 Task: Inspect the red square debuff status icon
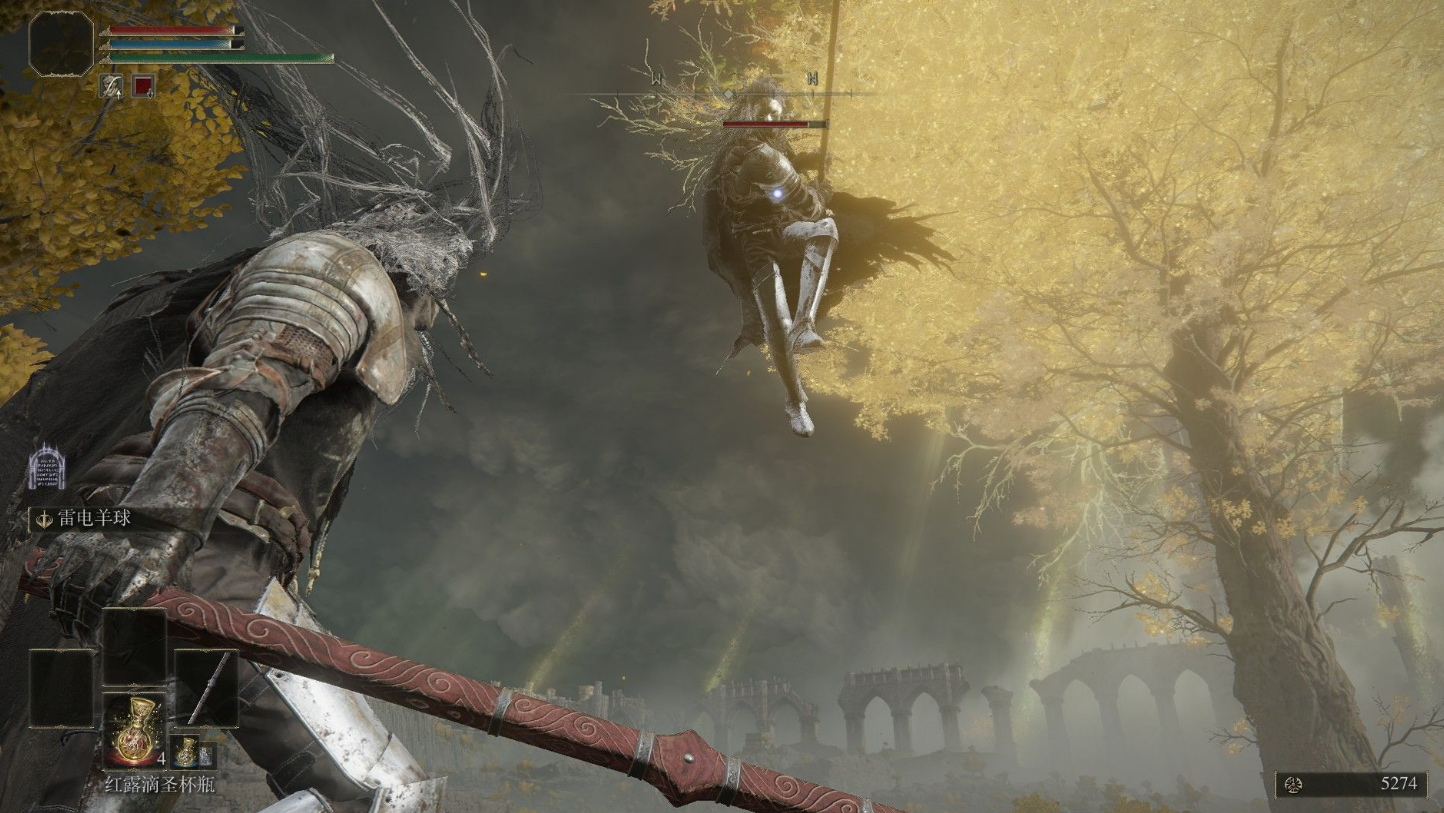[x=143, y=86]
